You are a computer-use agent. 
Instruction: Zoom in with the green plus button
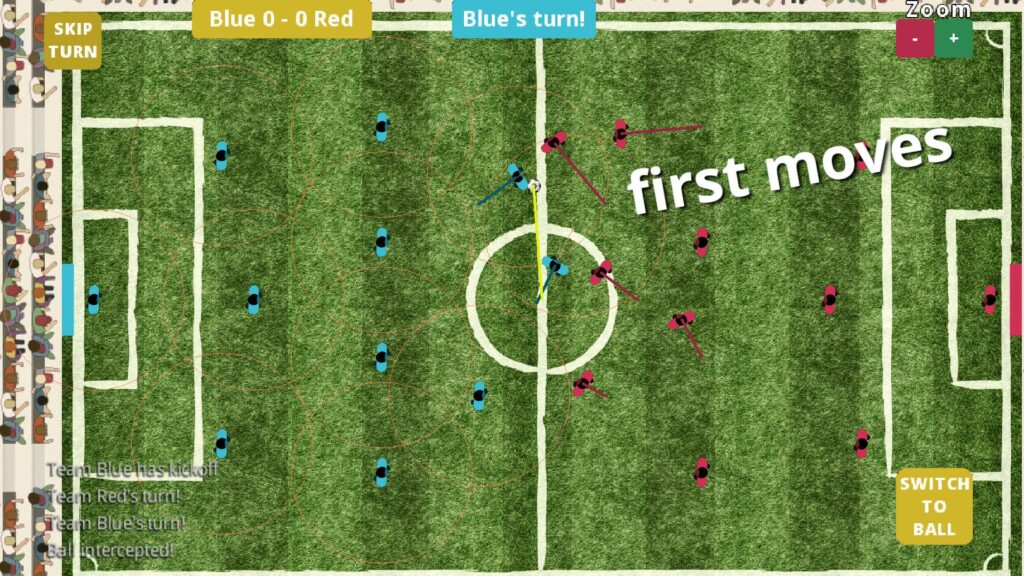coord(953,39)
